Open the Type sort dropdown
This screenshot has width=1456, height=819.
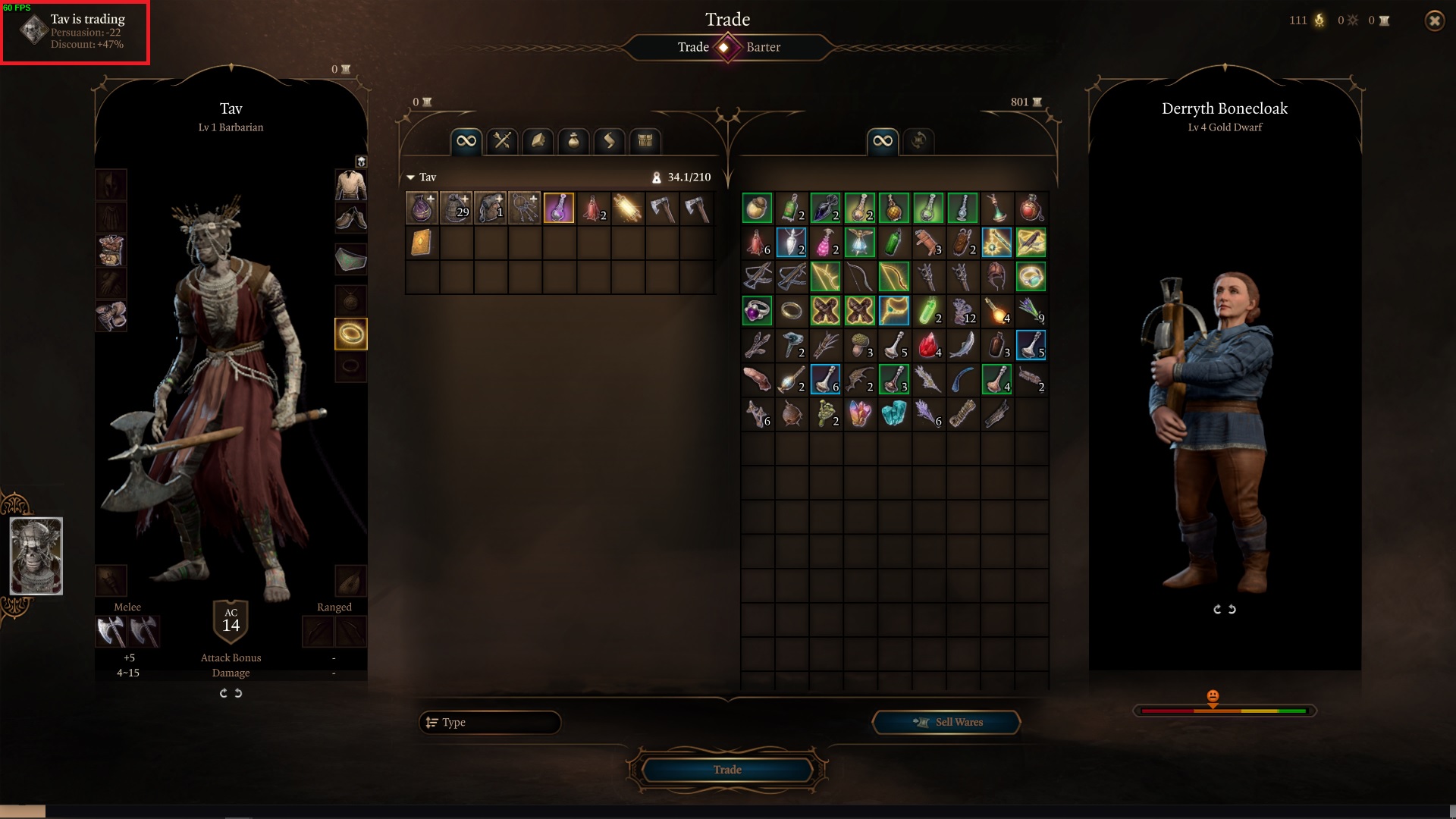pyautogui.click(x=490, y=723)
